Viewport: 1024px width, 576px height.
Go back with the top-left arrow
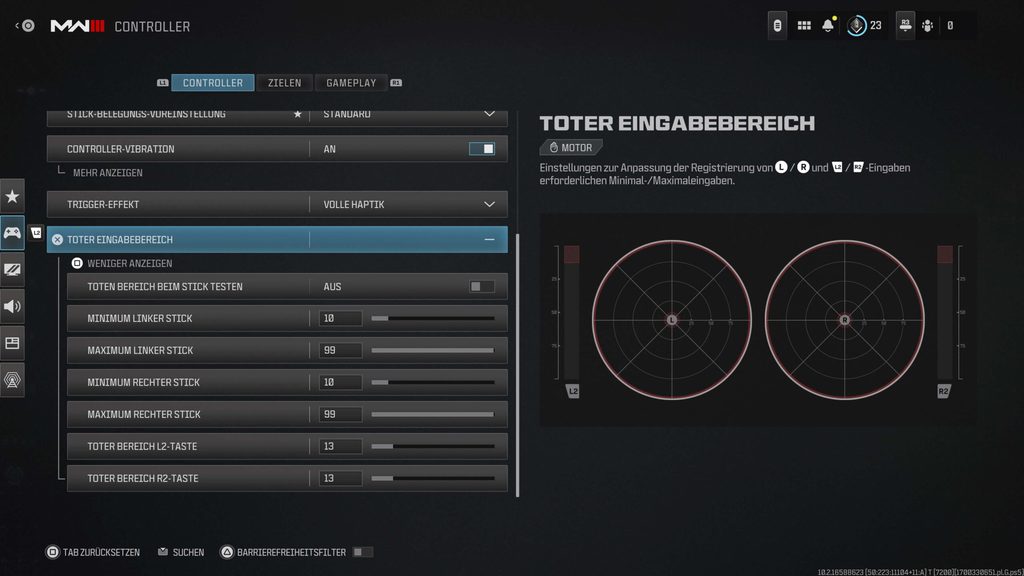pos(18,26)
